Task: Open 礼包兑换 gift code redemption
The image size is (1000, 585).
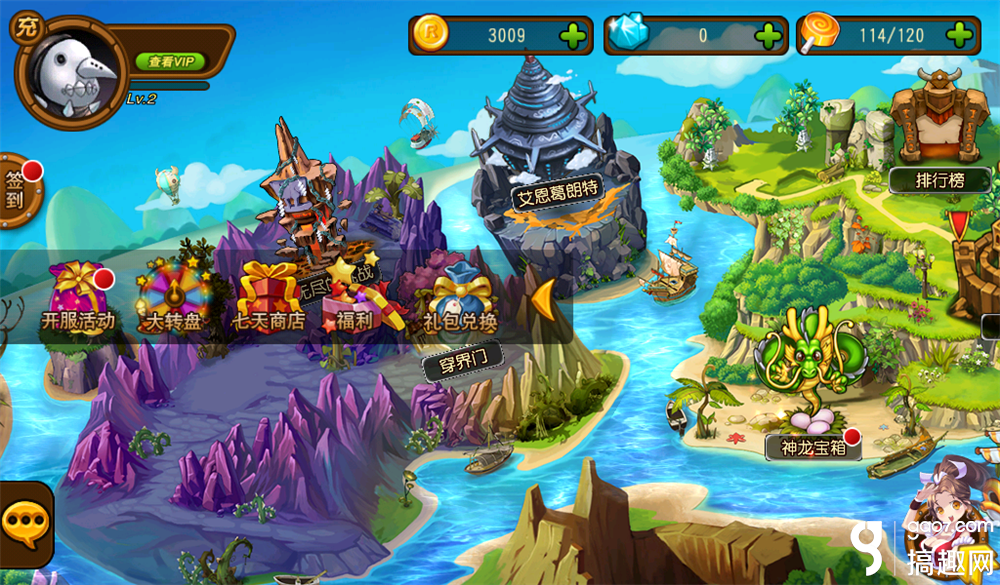Action: click(461, 297)
